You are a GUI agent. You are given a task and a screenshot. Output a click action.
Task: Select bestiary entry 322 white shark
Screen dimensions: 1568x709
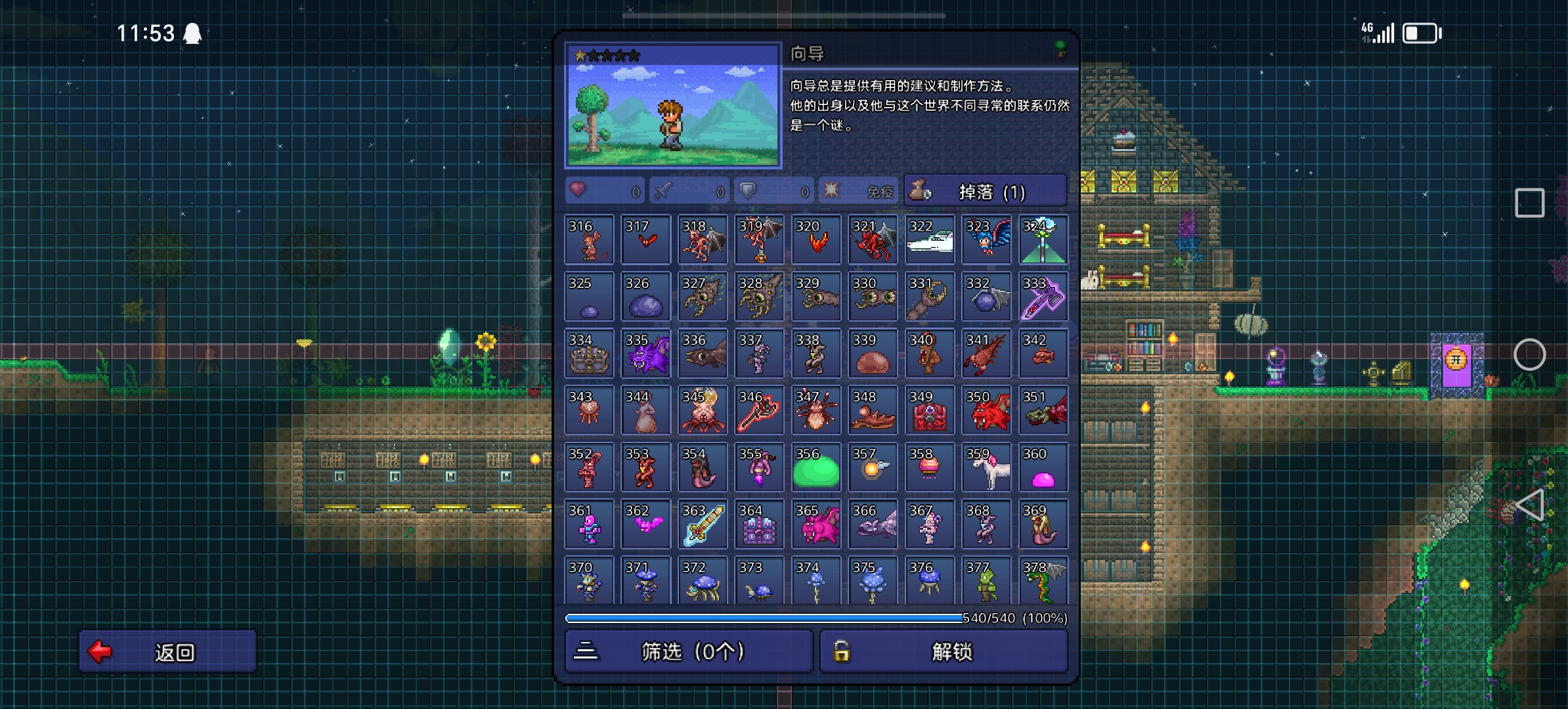click(929, 240)
